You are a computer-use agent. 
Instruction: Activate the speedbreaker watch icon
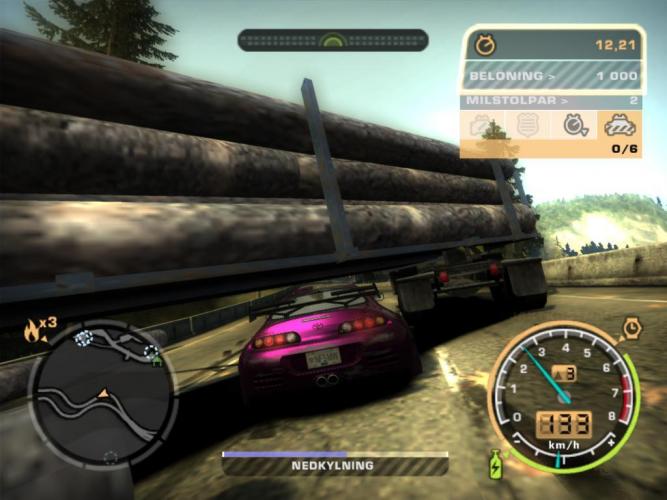click(632, 327)
